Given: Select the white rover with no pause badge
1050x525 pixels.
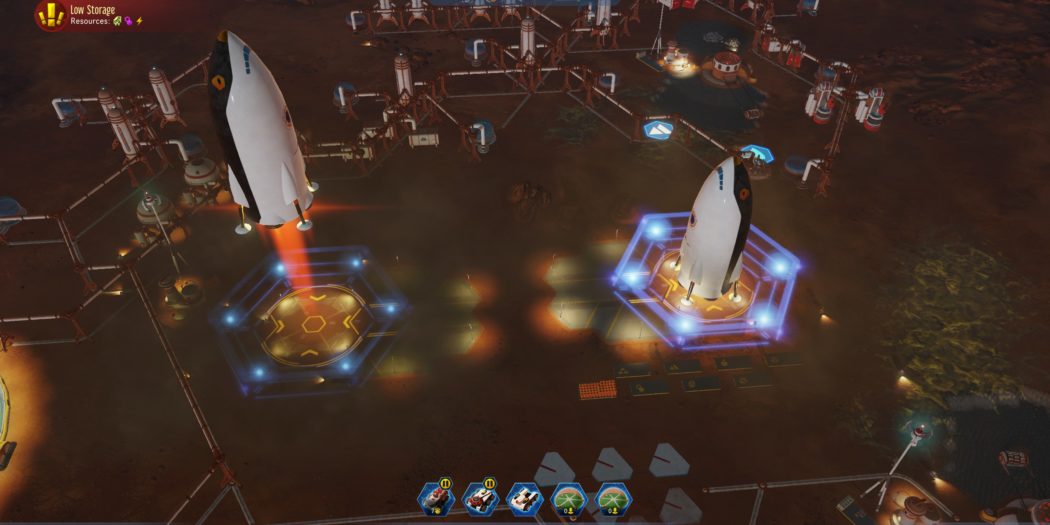Looking at the screenshot, I should pos(525,498).
